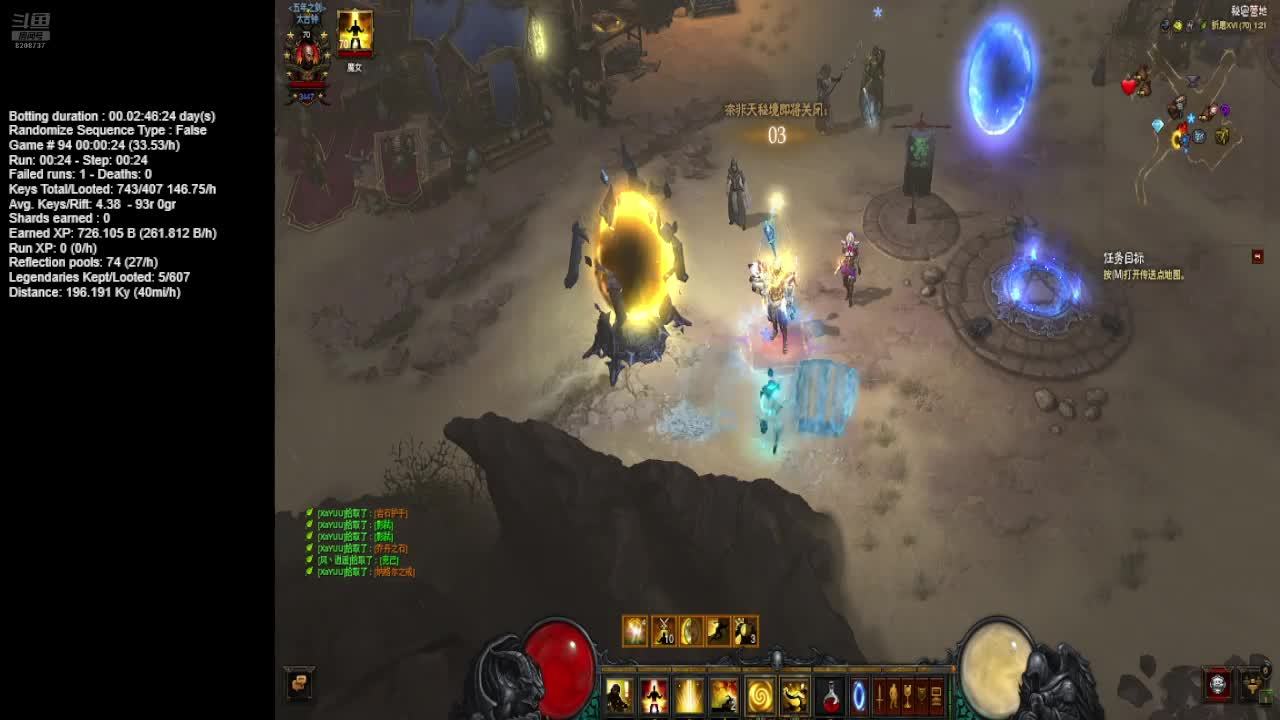This screenshot has height=720, width=1280.
Task: Use the red glowing figure skill
Action: tap(654, 695)
